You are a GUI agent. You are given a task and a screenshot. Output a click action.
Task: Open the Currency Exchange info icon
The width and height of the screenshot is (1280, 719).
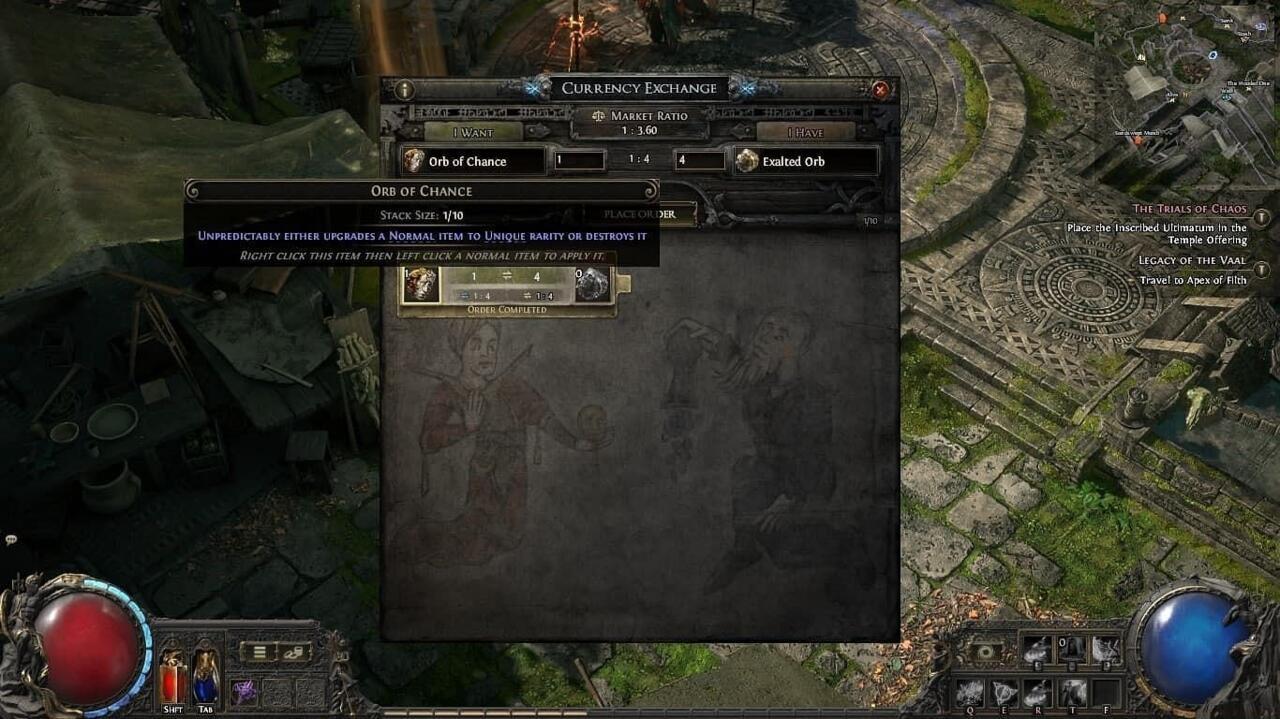(x=405, y=90)
